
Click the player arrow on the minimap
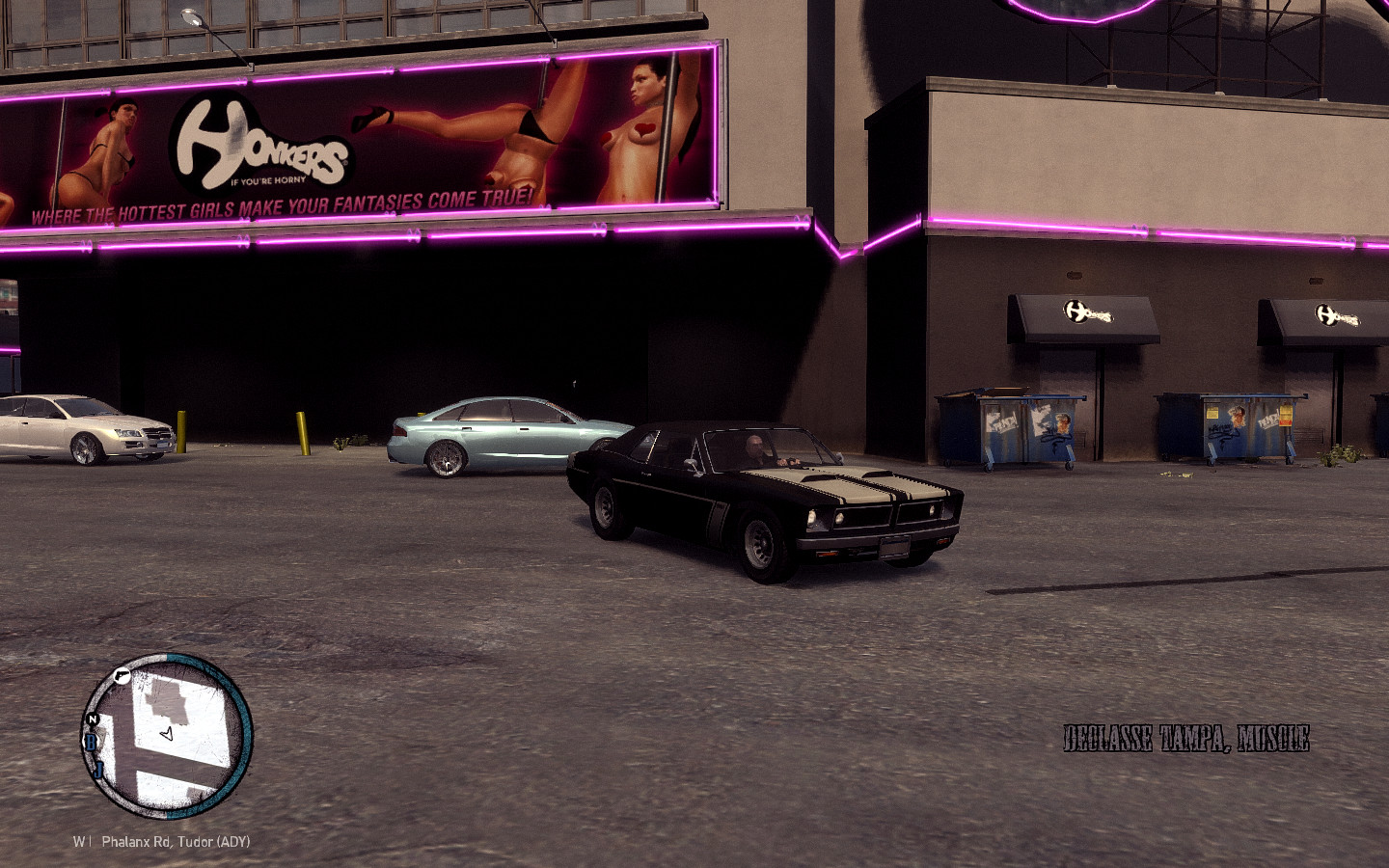167,735
